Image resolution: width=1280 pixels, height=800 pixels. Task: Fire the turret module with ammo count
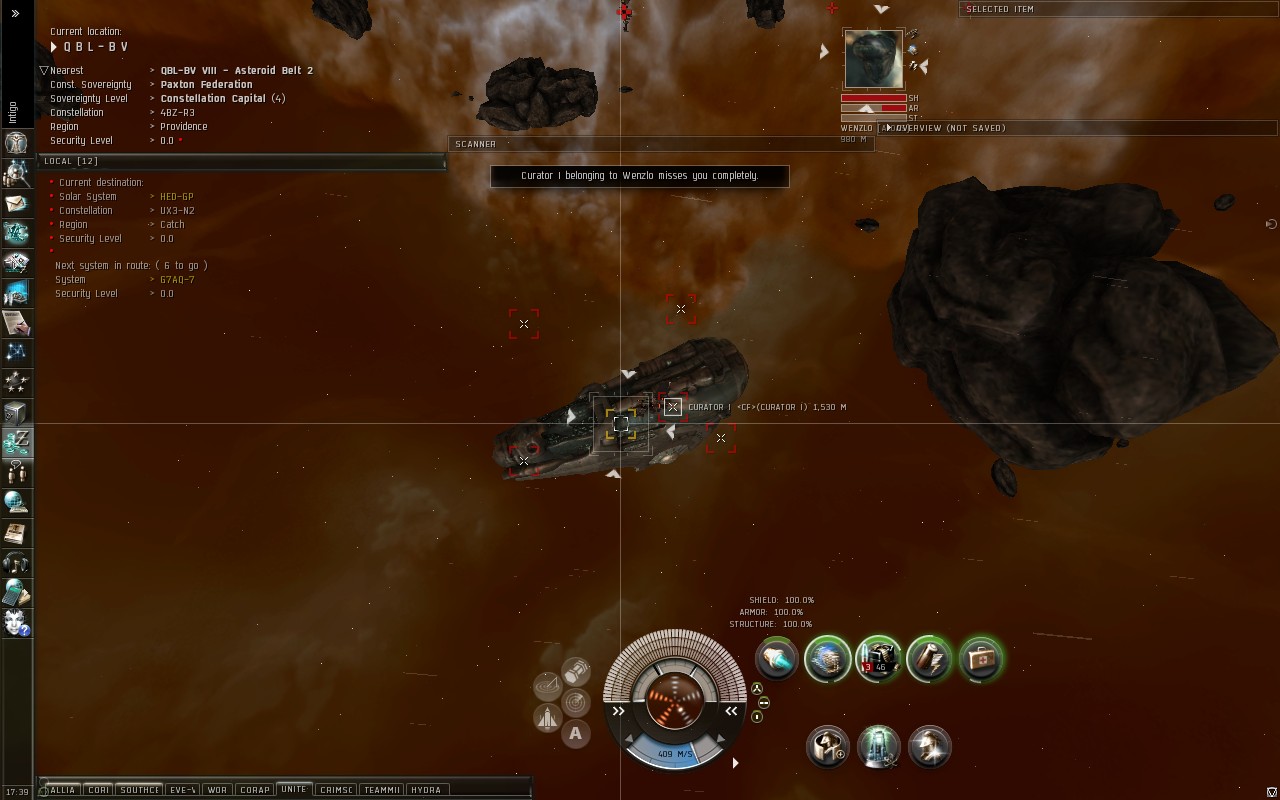[879, 660]
